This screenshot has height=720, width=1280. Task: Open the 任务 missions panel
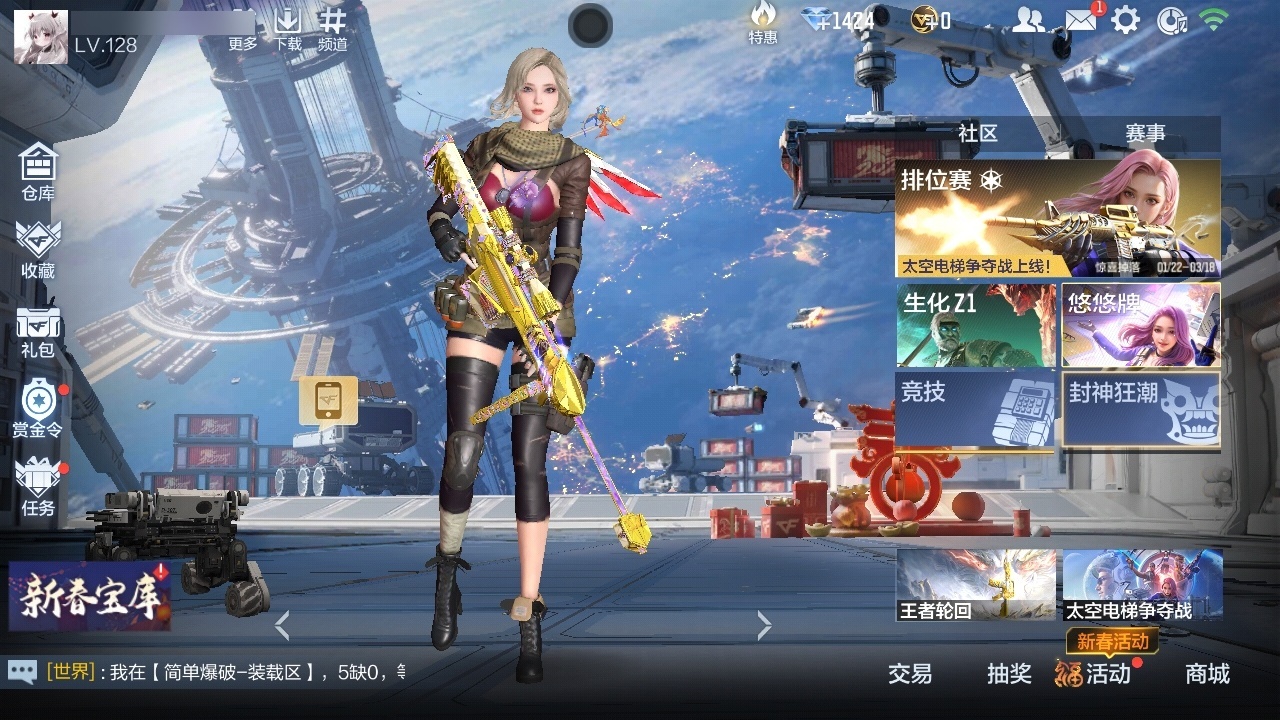(38, 486)
